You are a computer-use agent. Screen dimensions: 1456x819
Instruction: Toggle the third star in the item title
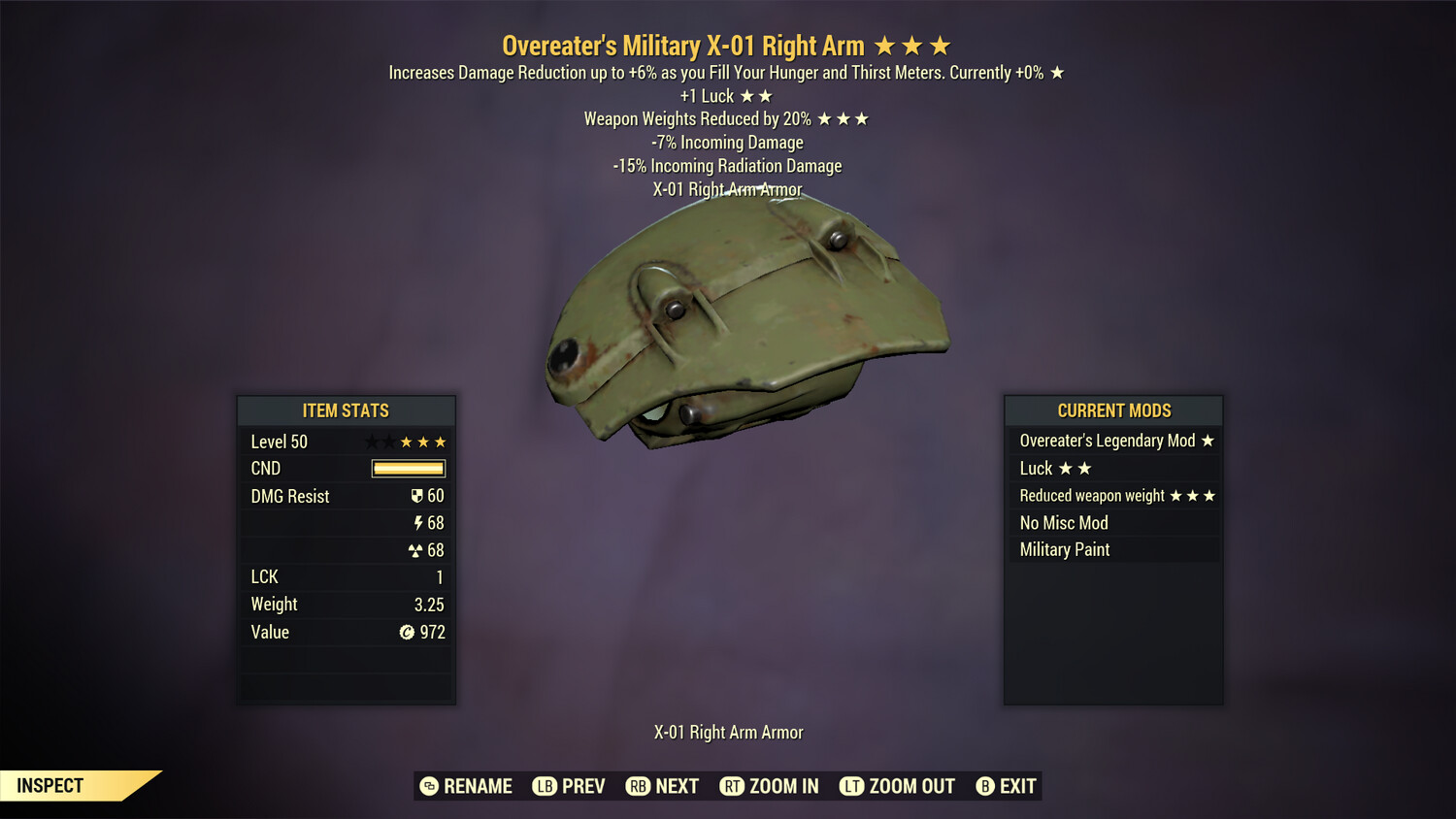coord(938,45)
